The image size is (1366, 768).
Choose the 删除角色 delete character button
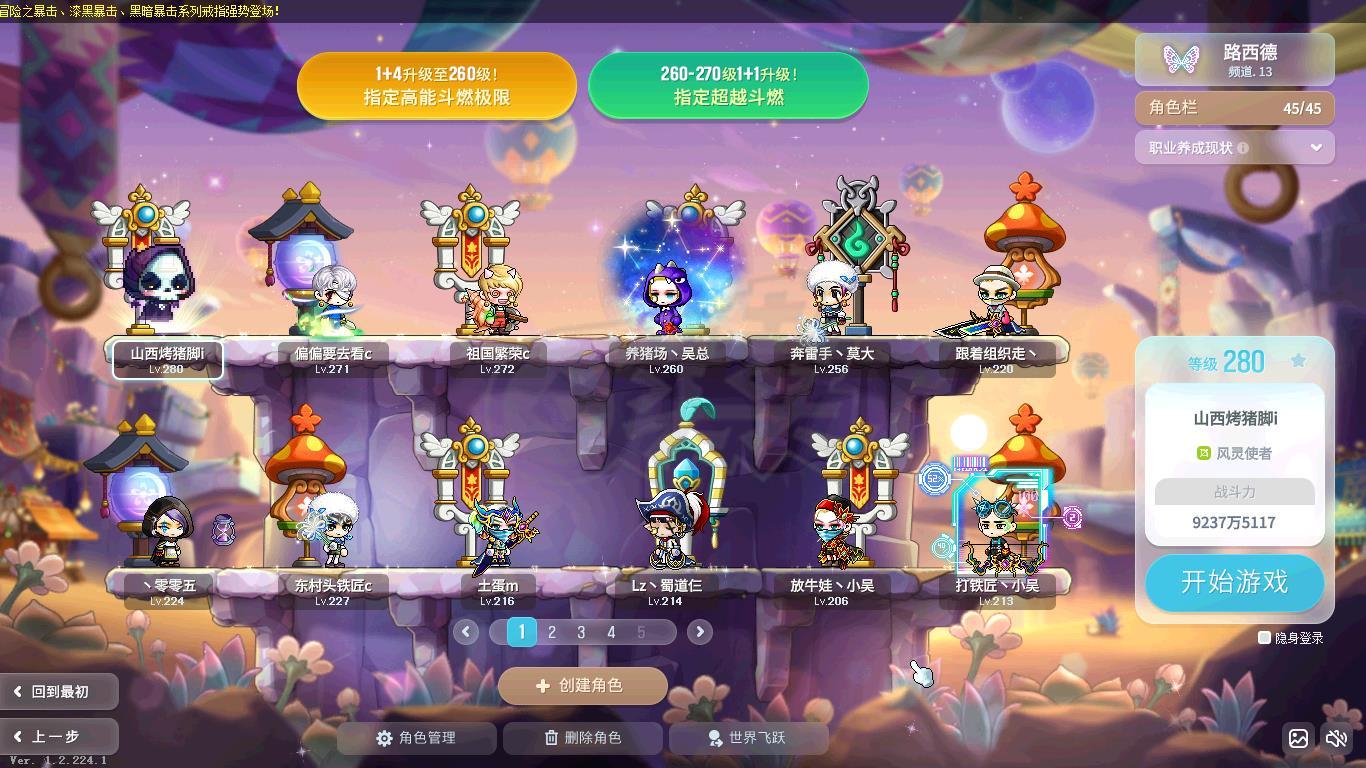coord(582,738)
